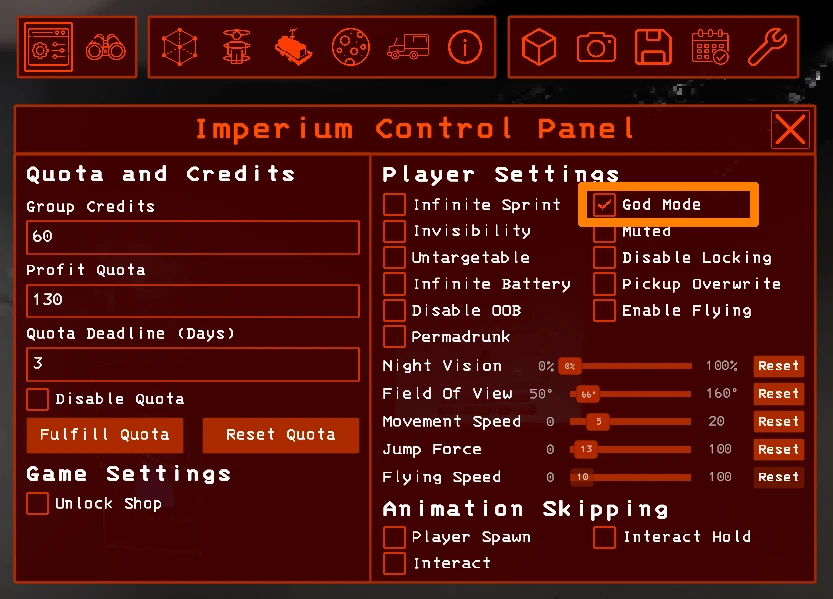Select the Group Credits input field
Image resolution: width=833 pixels, height=599 pixels.
192,237
